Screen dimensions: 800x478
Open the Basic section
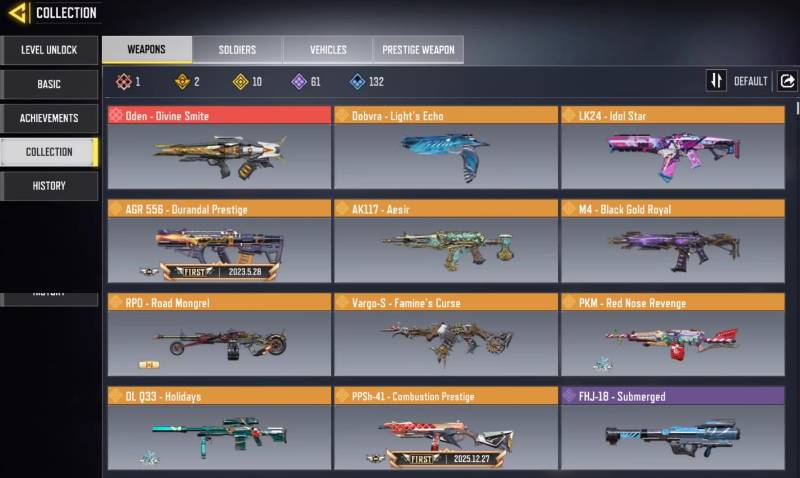click(x=49, y=84)
